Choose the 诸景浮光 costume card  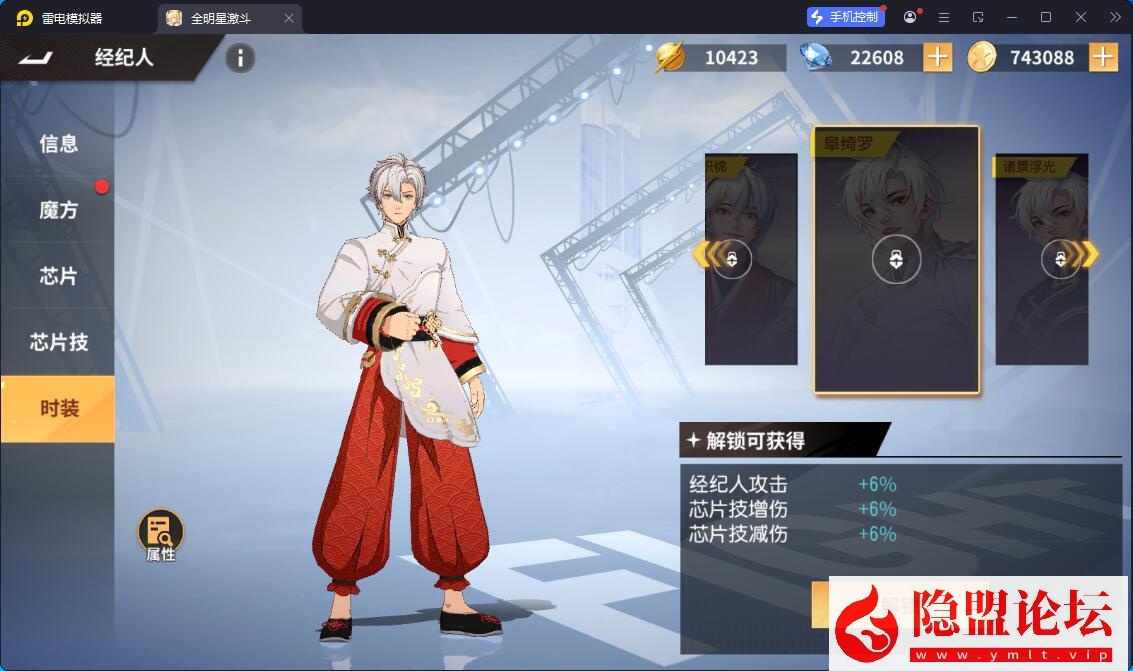1040,262
